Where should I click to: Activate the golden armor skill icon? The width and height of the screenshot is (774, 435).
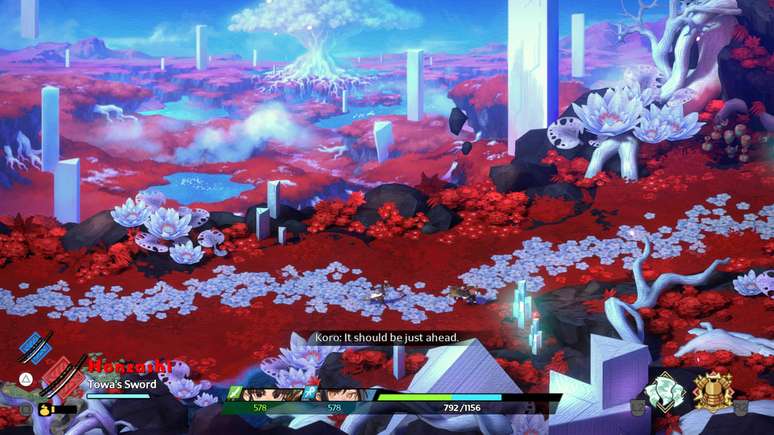coord(714,391)
